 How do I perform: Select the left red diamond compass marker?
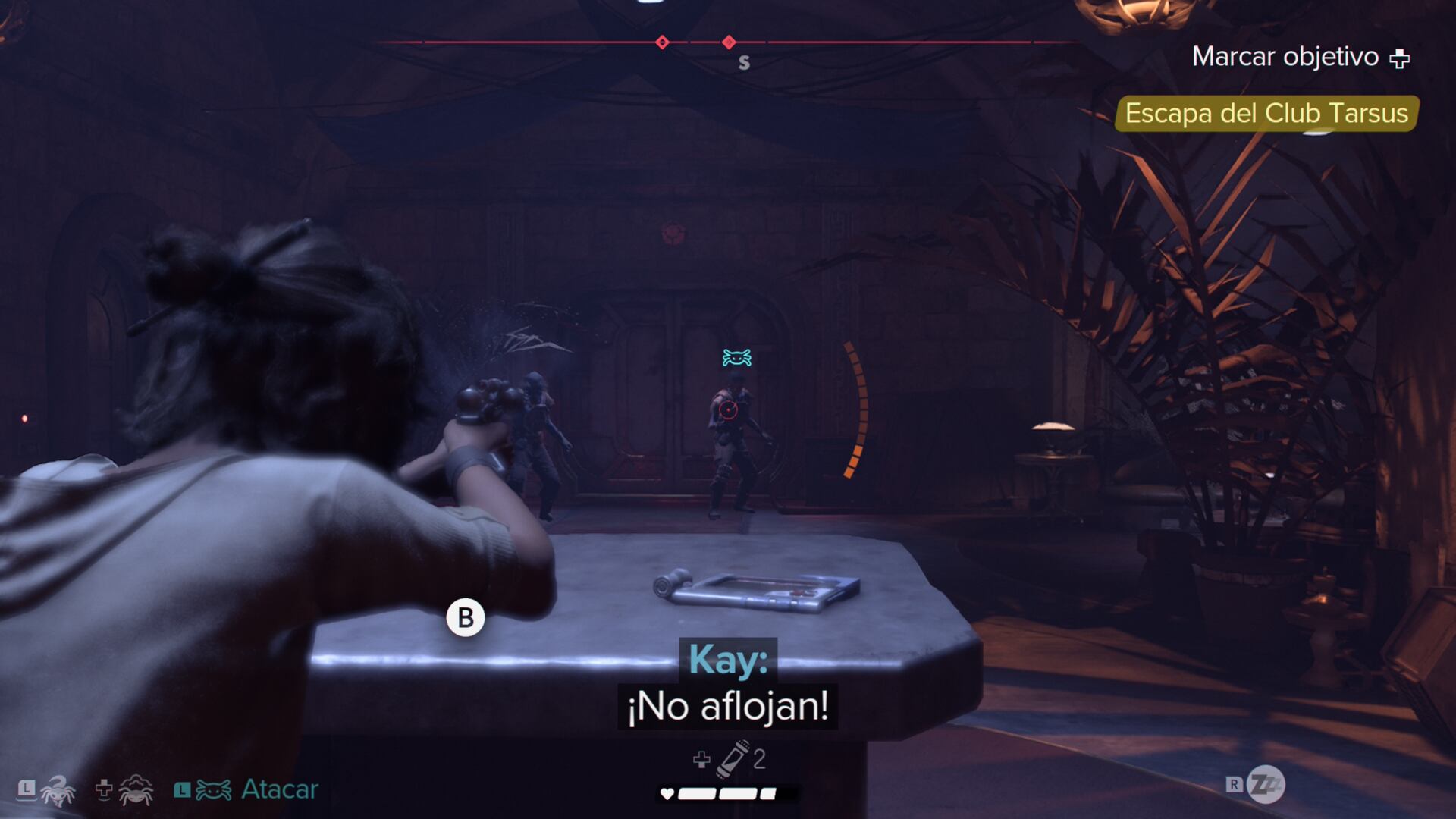click(x=662, y=42)
